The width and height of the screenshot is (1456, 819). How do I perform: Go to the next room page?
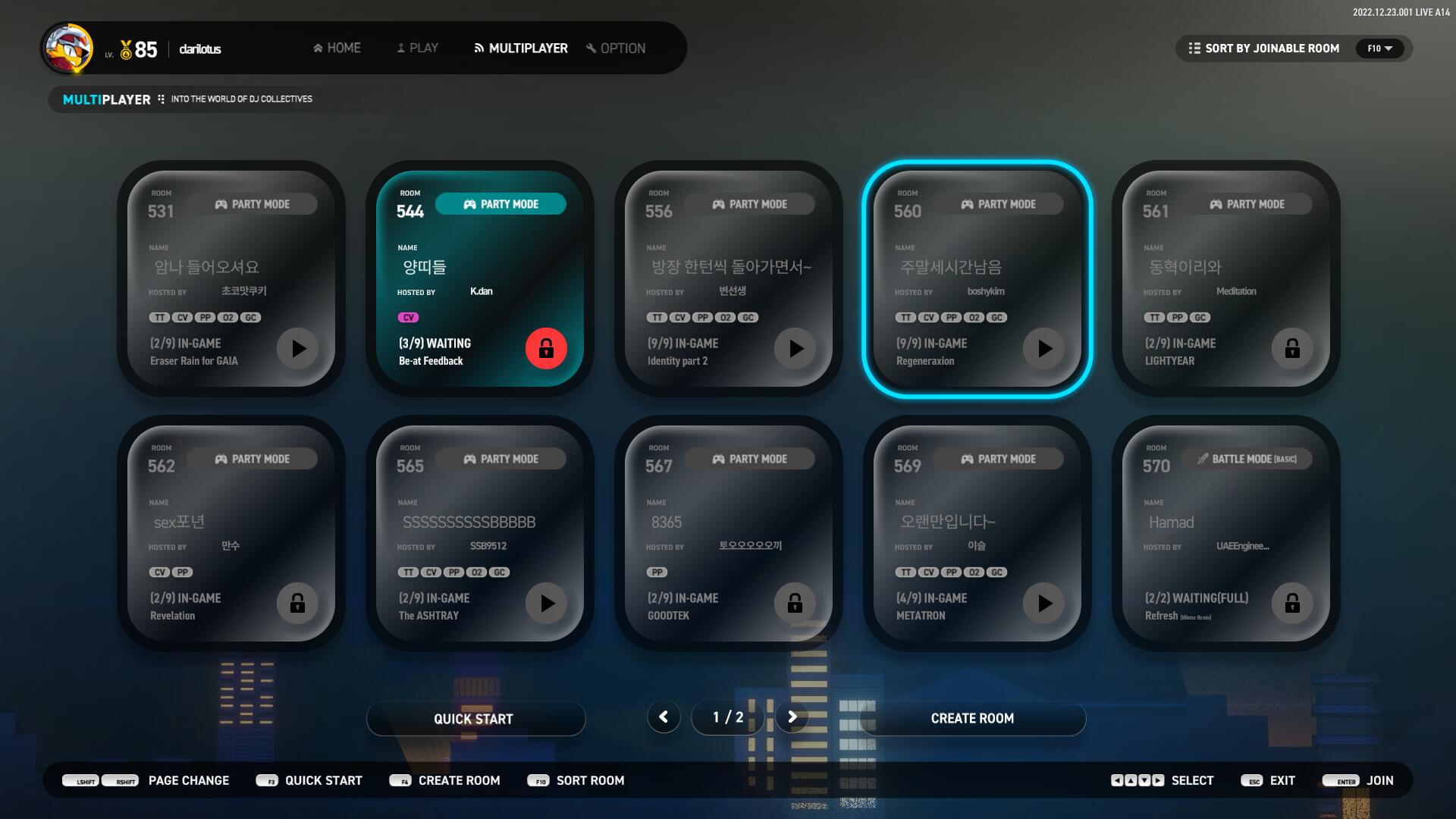click(x=792, y=717)
